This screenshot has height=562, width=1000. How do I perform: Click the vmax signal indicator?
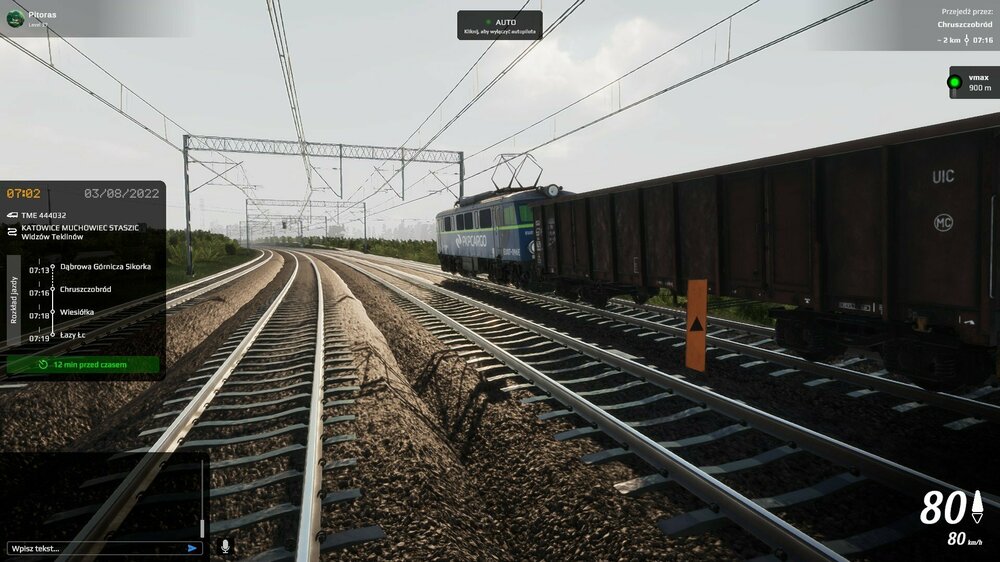[x=970, y=82]
